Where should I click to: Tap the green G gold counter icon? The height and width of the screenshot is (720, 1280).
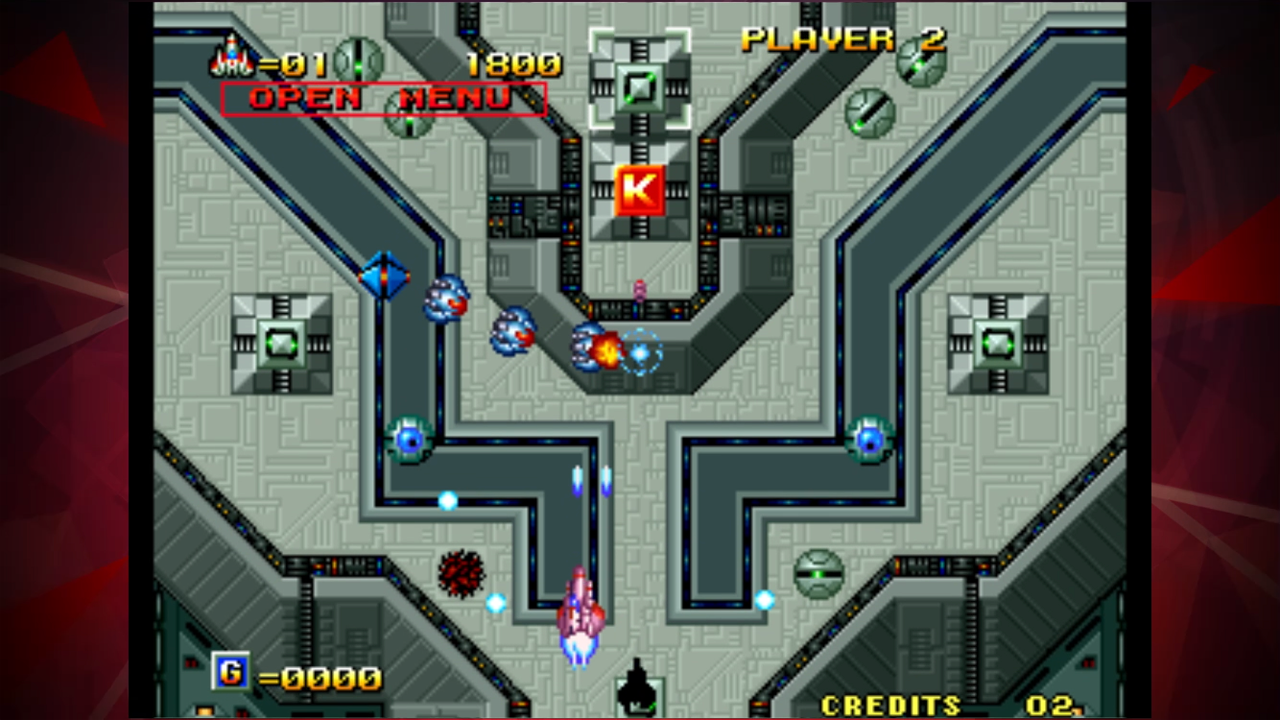pos(232,672)
